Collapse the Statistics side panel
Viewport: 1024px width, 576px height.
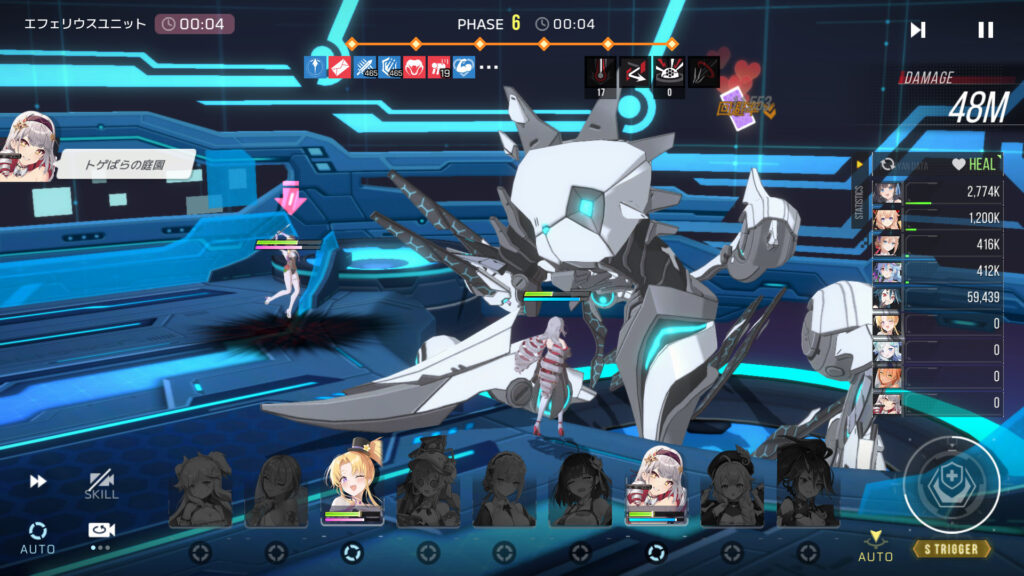[858, 165]
